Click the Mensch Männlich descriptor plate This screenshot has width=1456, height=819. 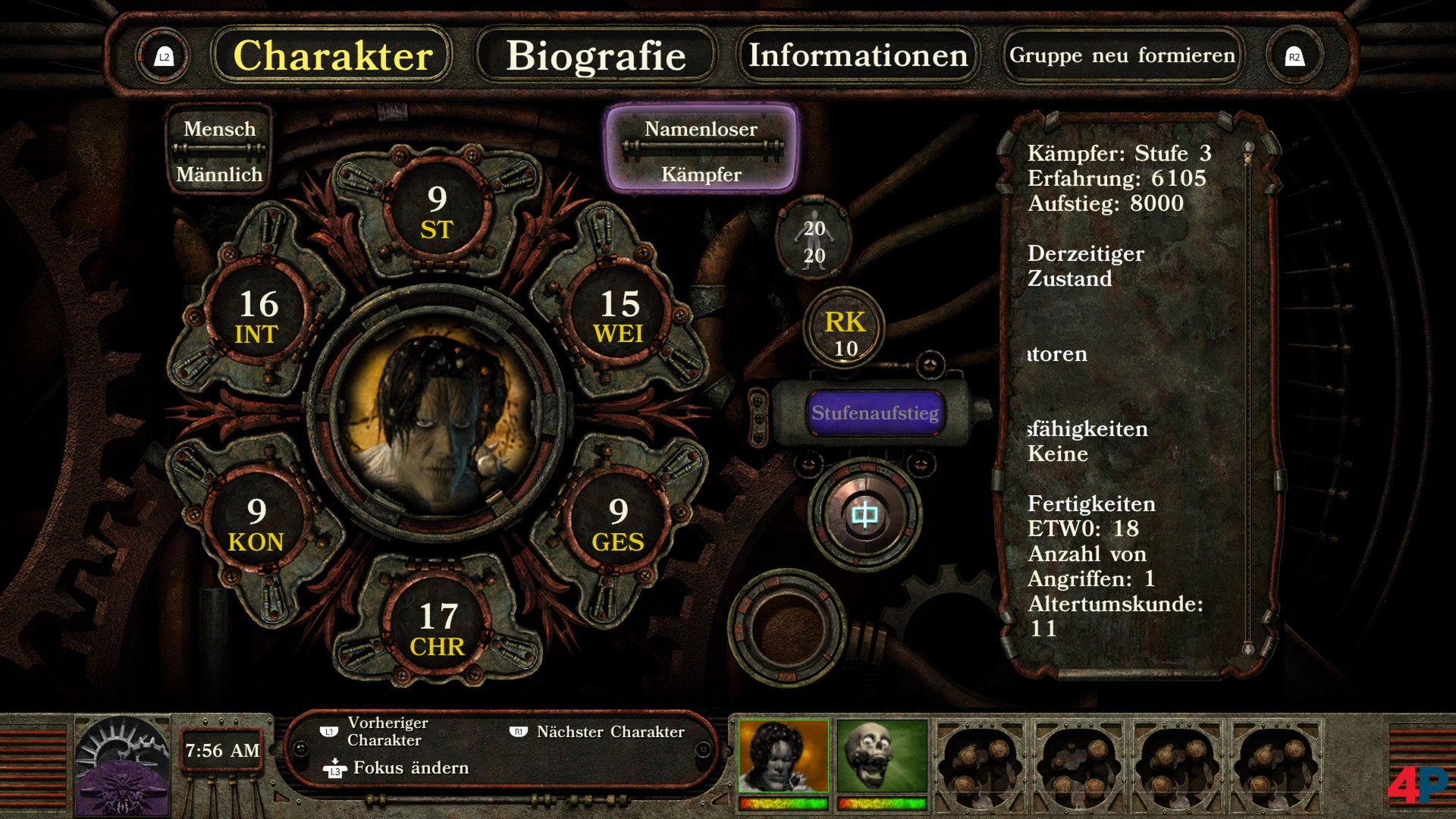click(x=218, y=151)
